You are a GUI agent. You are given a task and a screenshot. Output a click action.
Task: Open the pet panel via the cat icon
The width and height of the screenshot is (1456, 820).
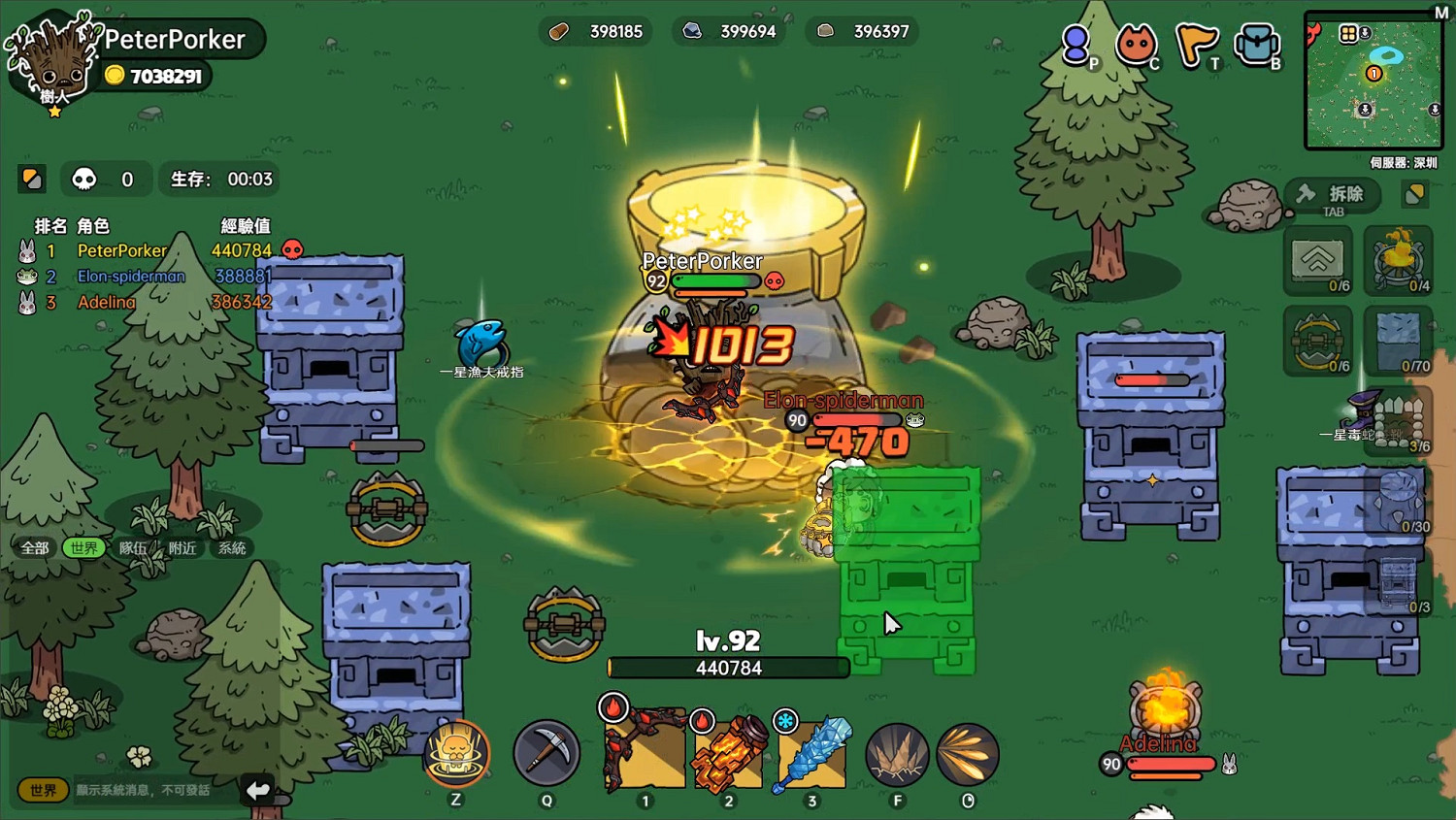tap(1136, 46)
